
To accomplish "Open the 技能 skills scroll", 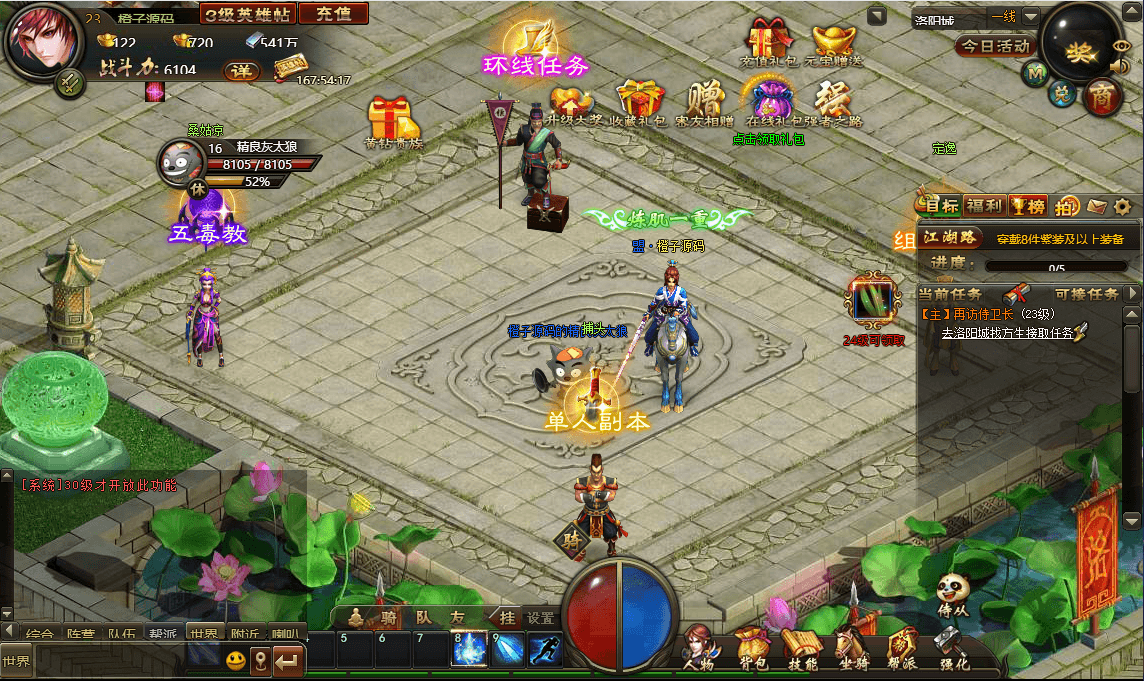I will pyautogui.click(x=802, y=646).
